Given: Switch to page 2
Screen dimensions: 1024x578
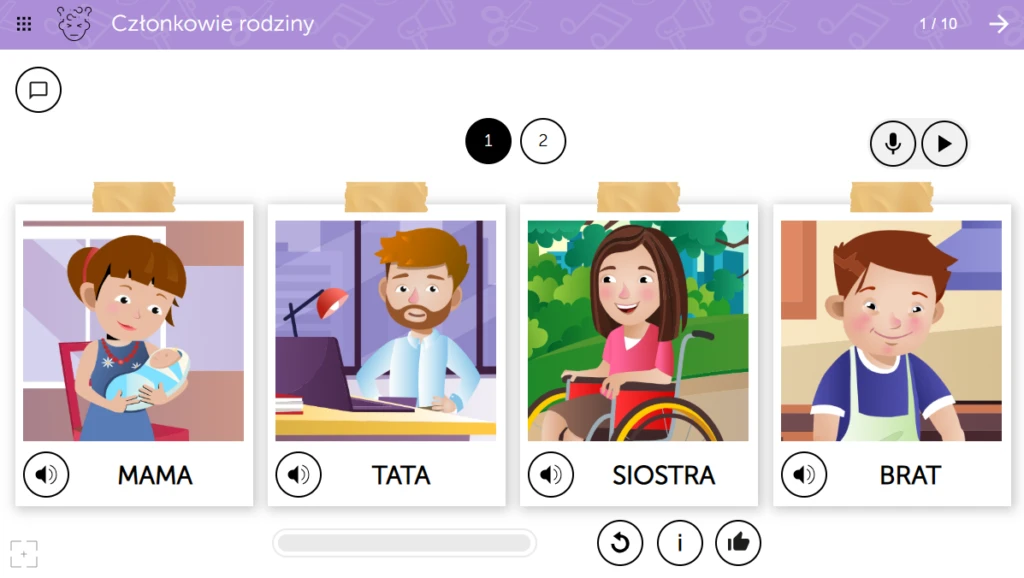Looking at the screenshot, I should click(543, 141).
